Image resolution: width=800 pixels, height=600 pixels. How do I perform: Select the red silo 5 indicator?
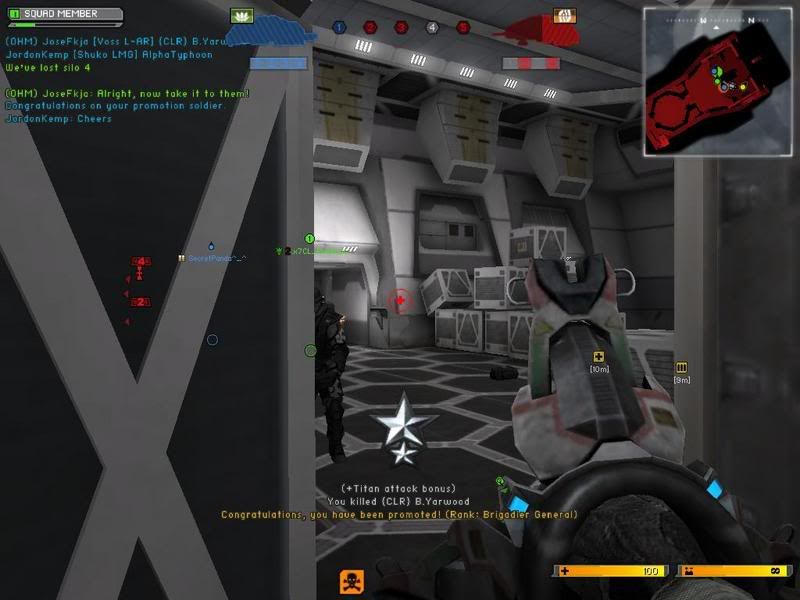463,28
